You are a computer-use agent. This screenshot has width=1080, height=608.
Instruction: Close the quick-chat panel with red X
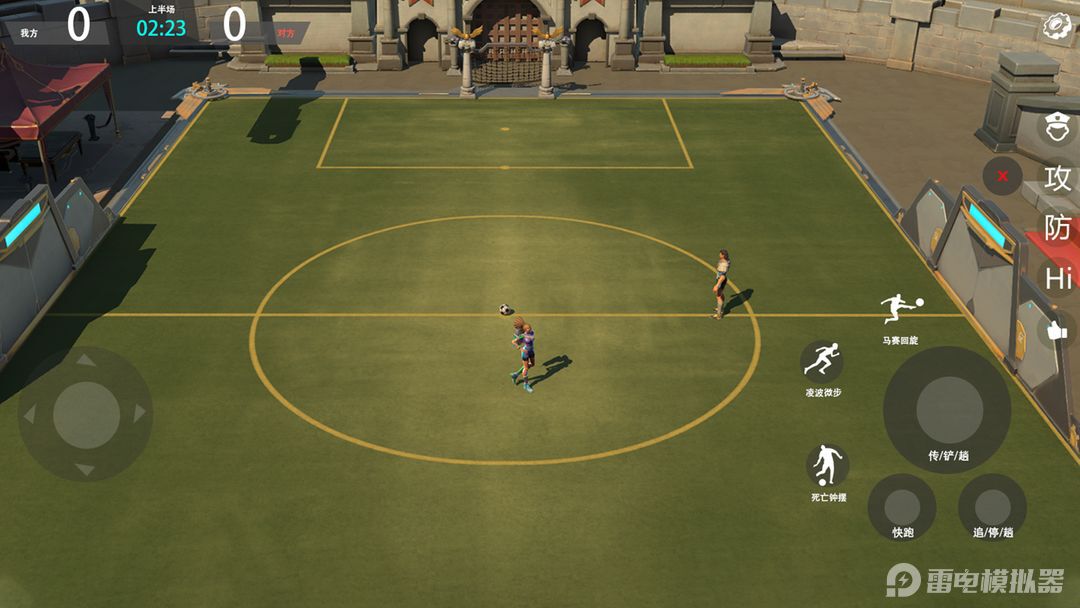[x=1002, y=176]
